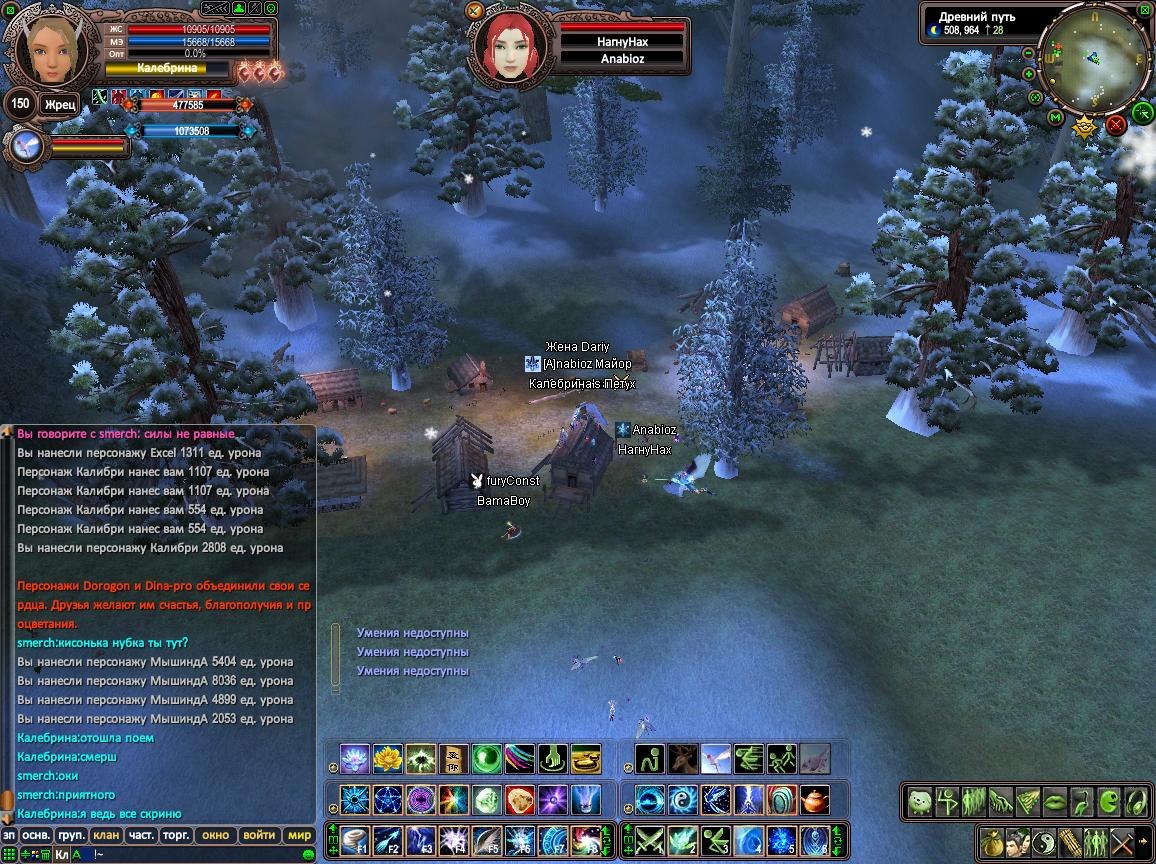This screenshot has width=1156, height=864.
Task: Select the торг. chat tab
Action: click(x=176, y=835)
